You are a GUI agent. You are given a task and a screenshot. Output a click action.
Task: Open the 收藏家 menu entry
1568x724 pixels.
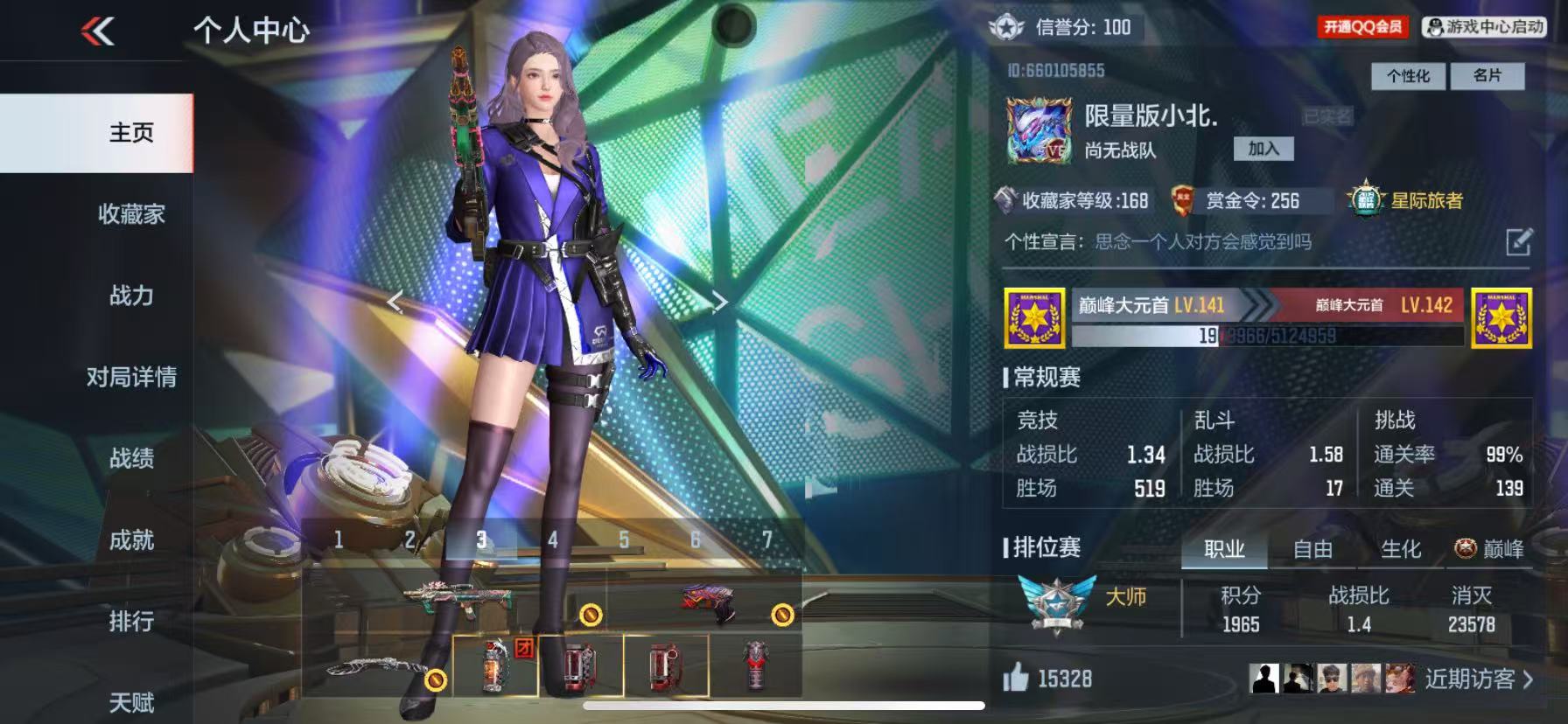(x=131, y=214)
